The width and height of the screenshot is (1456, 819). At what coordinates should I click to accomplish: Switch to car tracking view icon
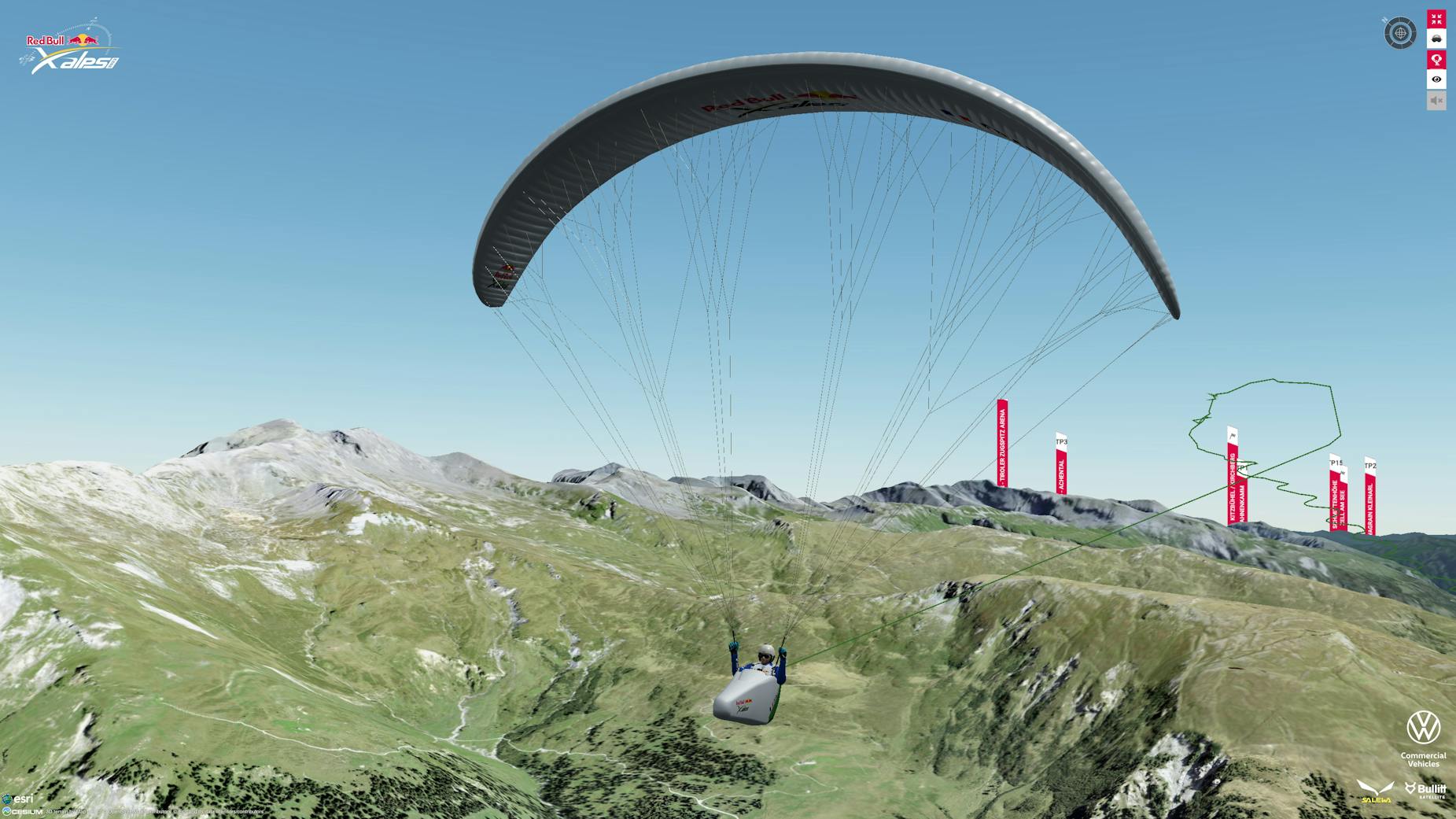point(1436,39)
